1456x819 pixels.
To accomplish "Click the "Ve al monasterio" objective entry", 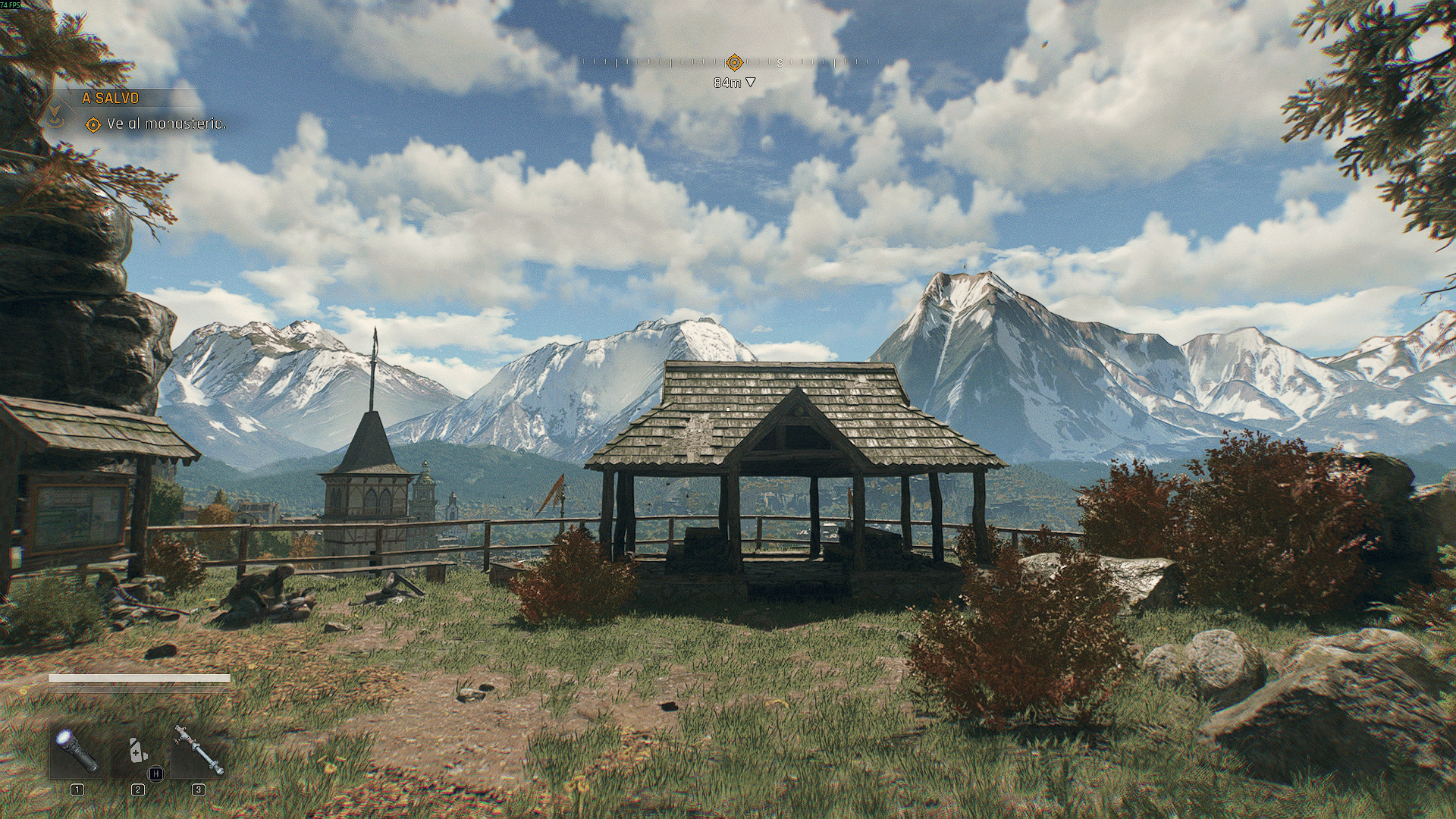I will click(166, 124).
